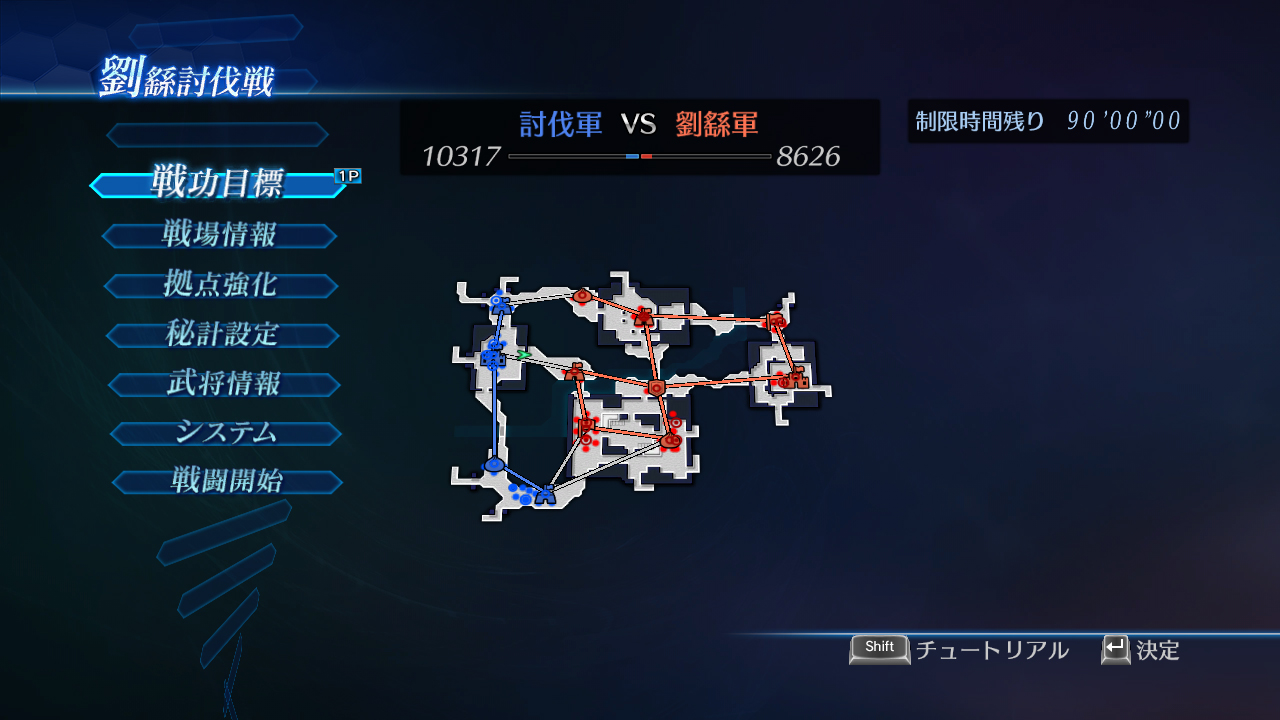Select the red fortress icon at the top of map
Screen dimensions: 1280x720
point(644,316)
